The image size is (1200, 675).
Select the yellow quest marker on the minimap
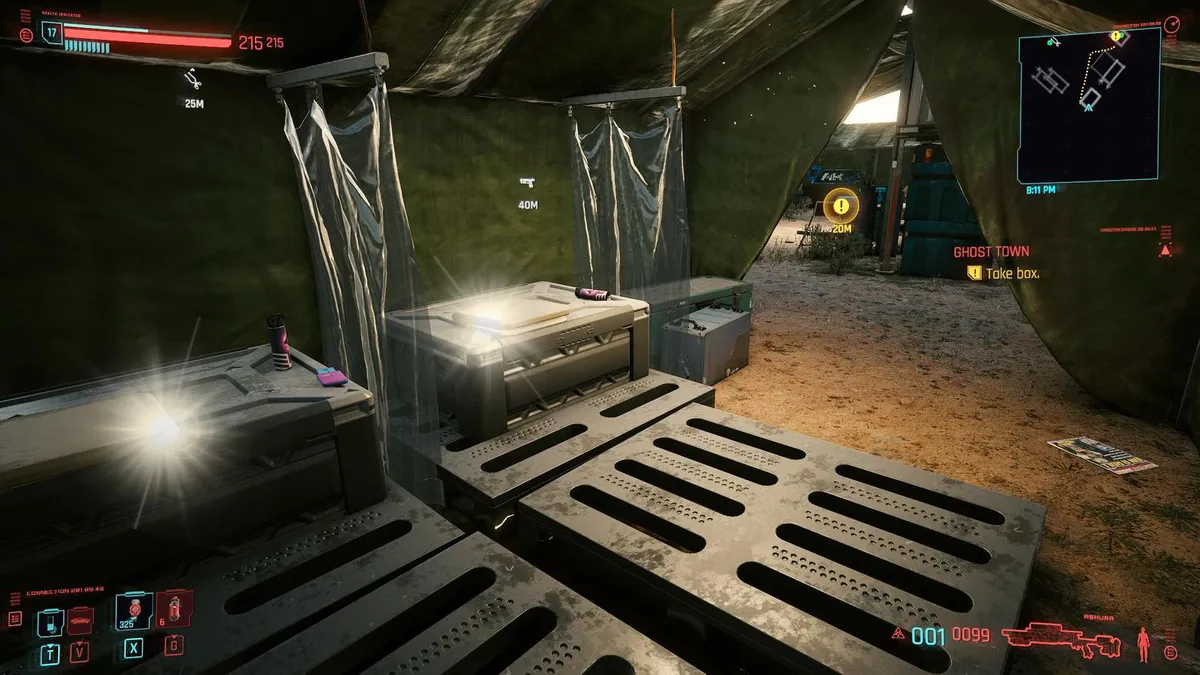point(1117,37)
